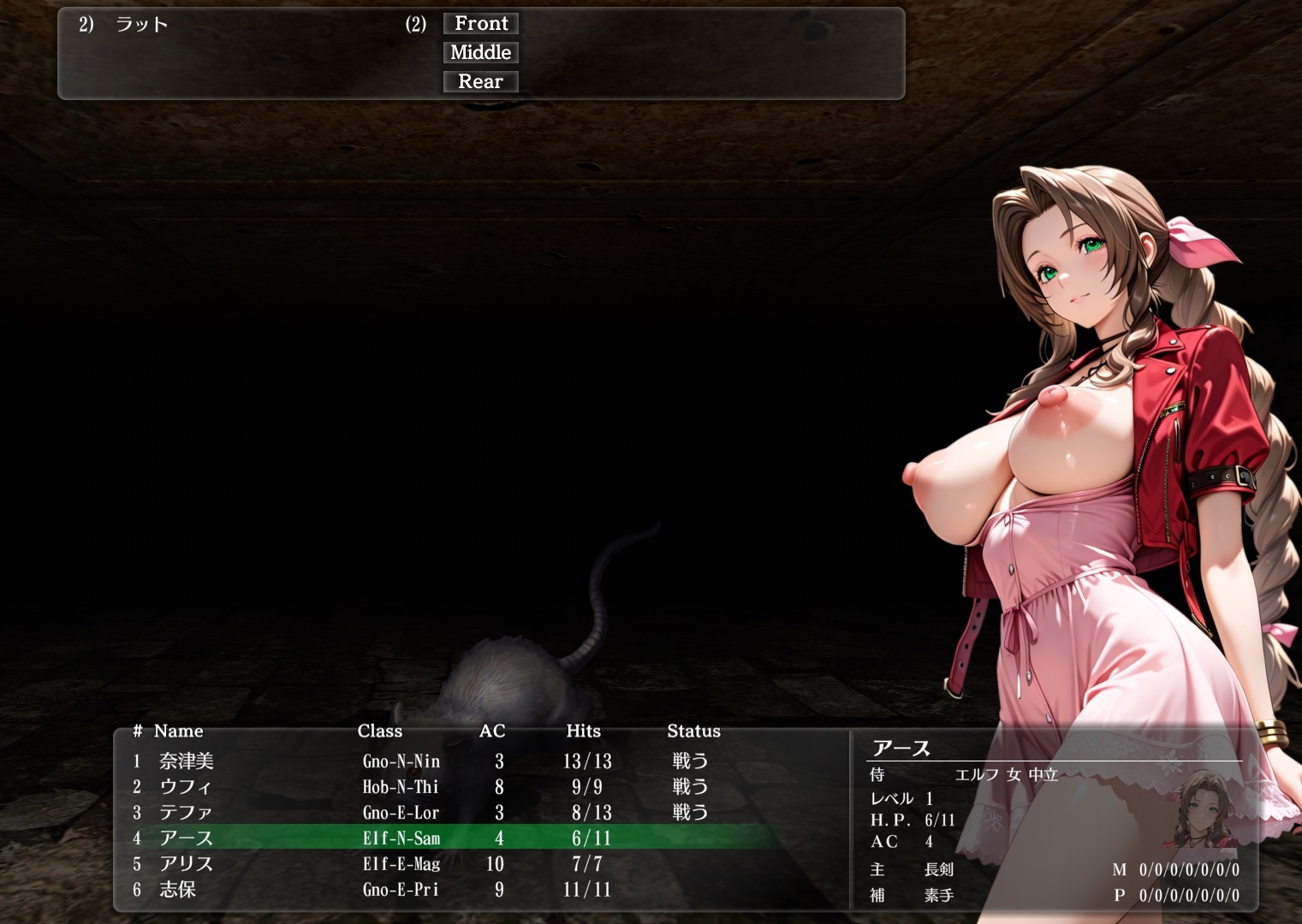The height and width of the screenshot is (924, 1302).
Task: Select party member 奈津美
Action: (x=187, y=761)
